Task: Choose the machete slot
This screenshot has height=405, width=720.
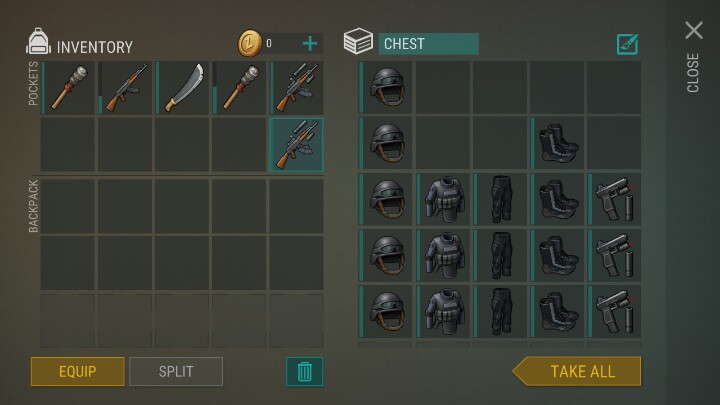Action: tap(183, 87)
